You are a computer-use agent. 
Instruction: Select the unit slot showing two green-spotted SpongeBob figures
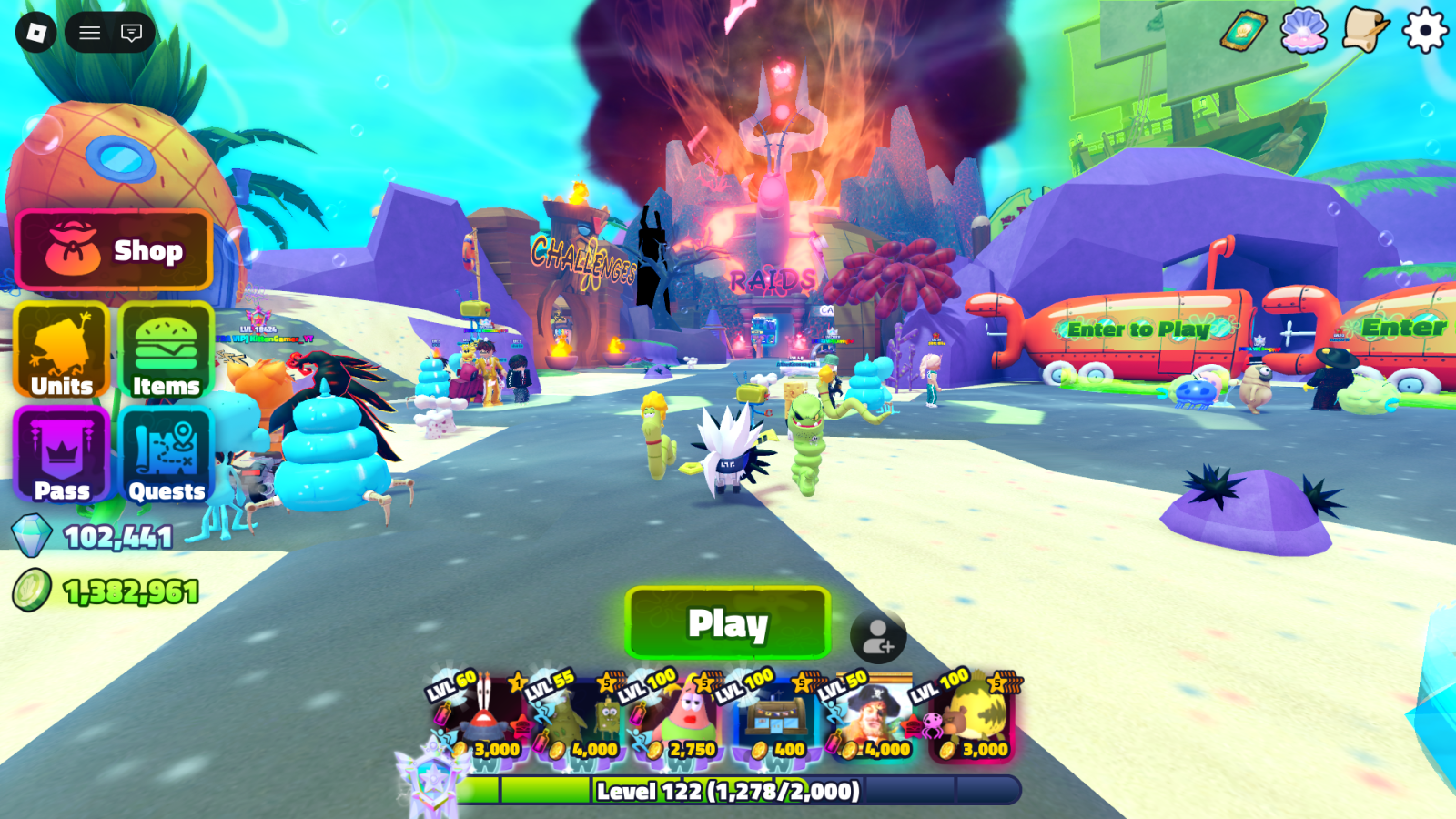582,719
